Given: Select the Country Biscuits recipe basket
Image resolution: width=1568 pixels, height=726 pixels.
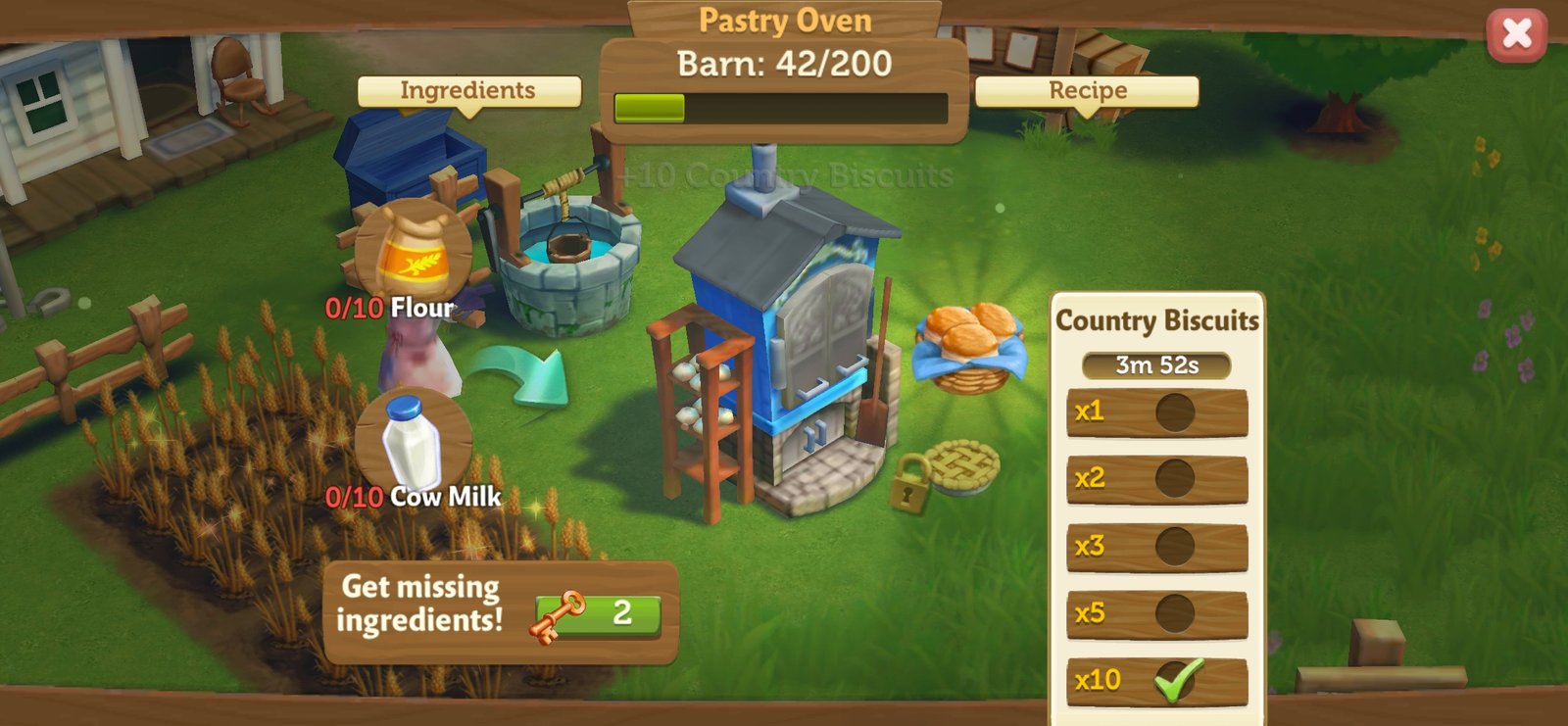Looking at the screenshot, I should coord(969,347).
